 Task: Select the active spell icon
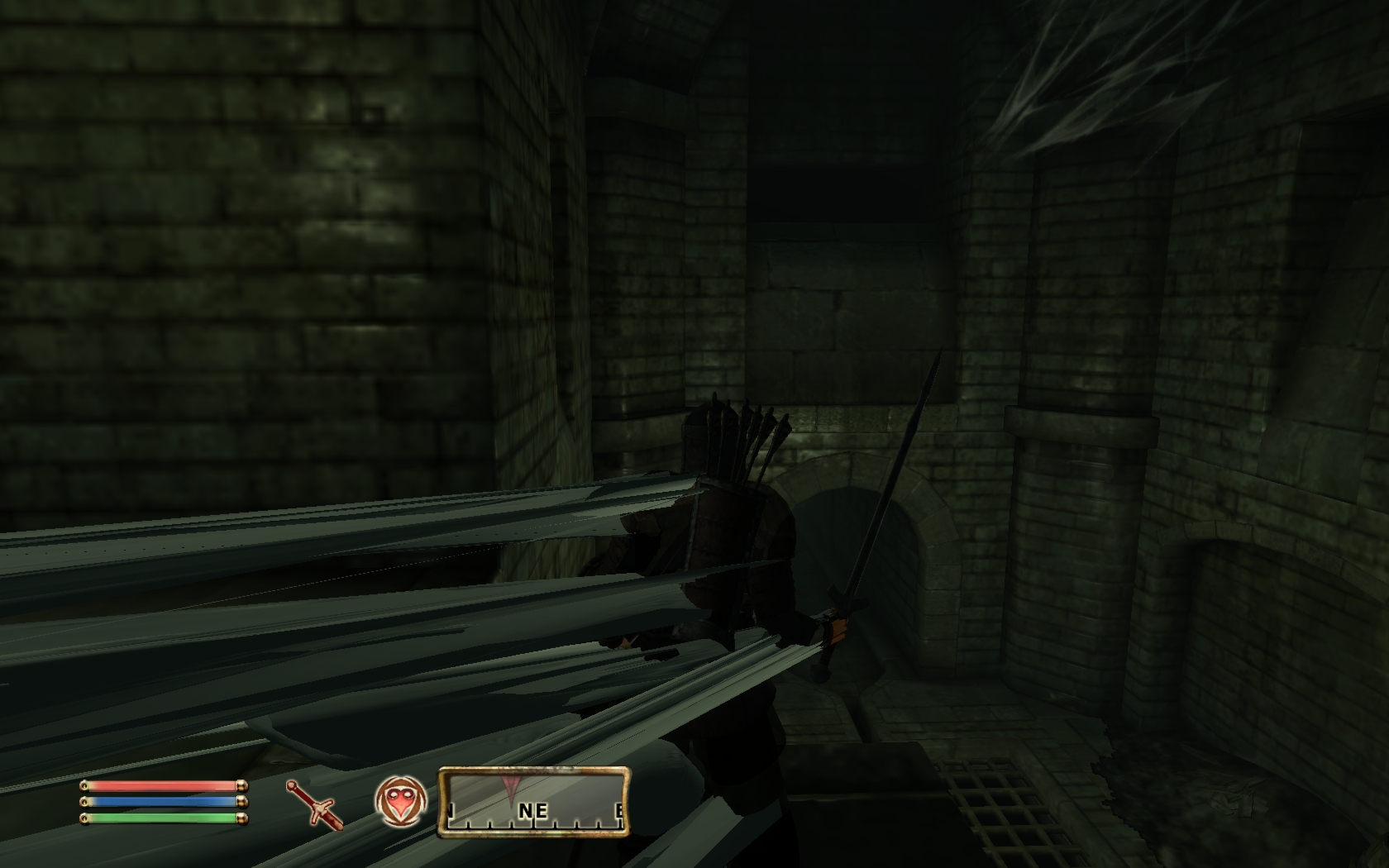(400, 801)
